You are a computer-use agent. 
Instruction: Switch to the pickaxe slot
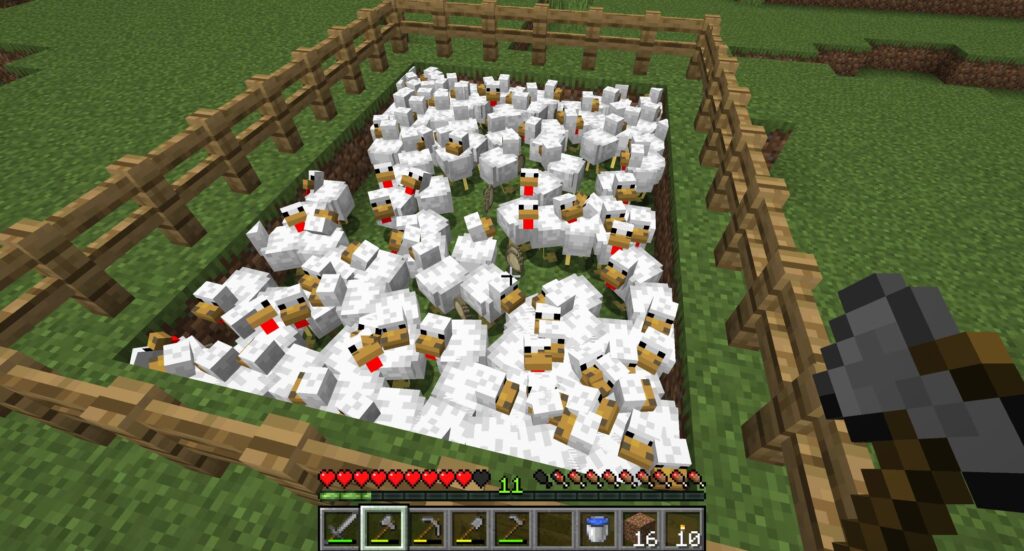(426, 526)
